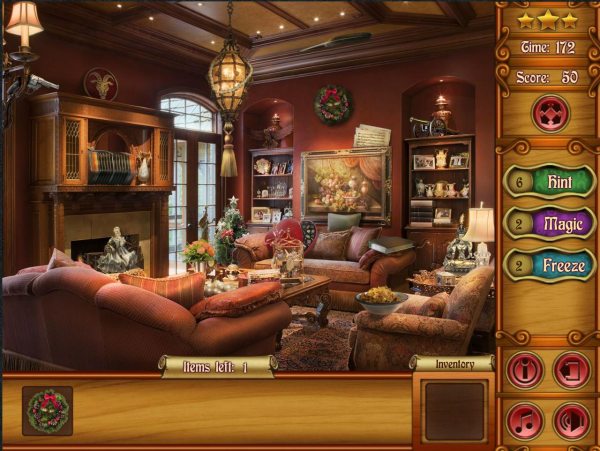This screenshot has height=451, width=600.
Task: Open the info button marked with an i
Action: [x=525, y=370]
